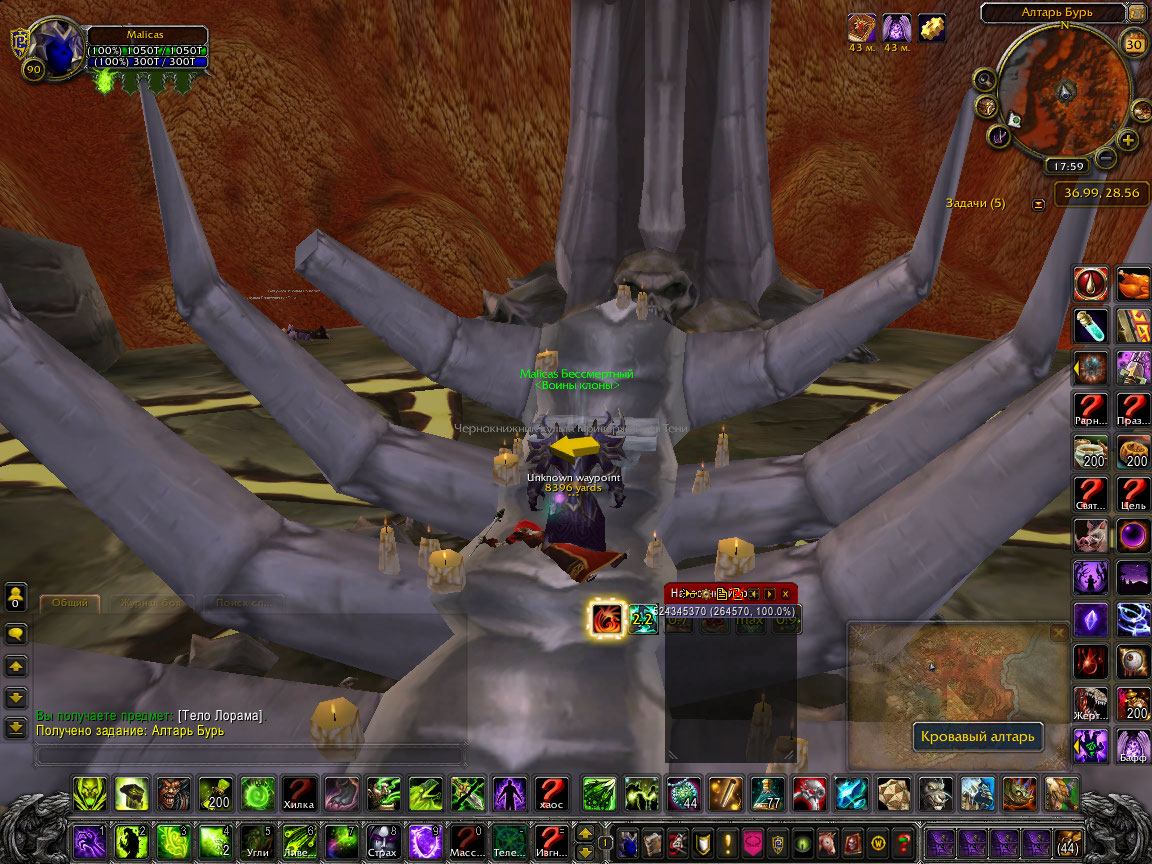Trigger the Телепорт action slot
1152x864 pixels.
click(x=509, y=842)
